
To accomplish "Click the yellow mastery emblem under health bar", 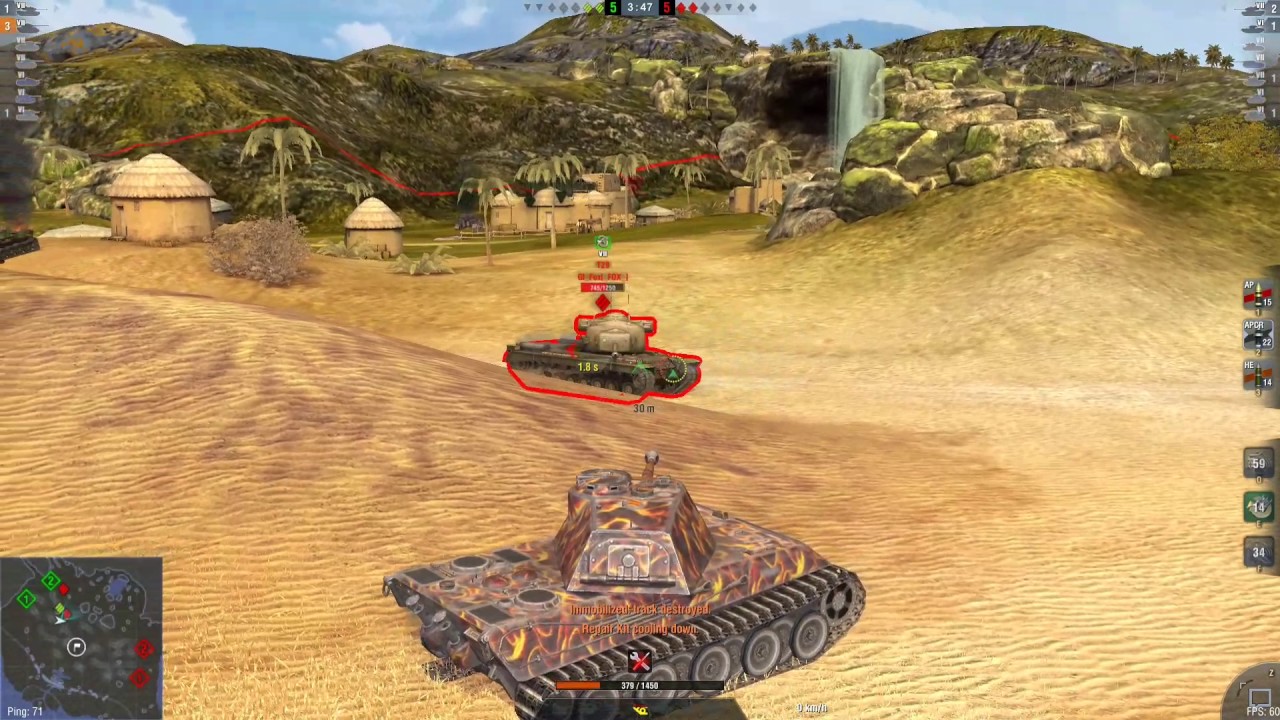I will point(640,707).
